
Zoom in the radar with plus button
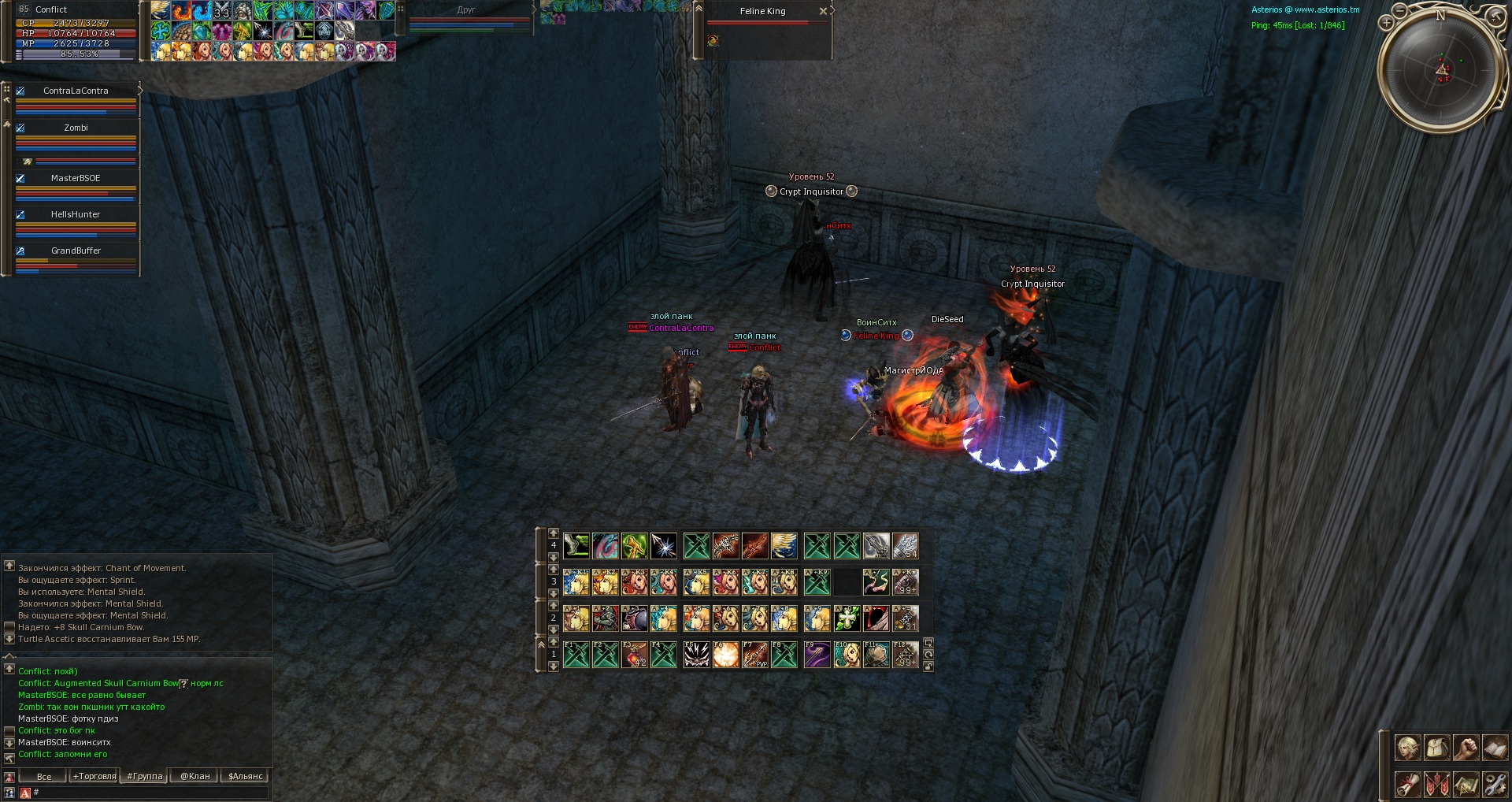click(1386, 23)
